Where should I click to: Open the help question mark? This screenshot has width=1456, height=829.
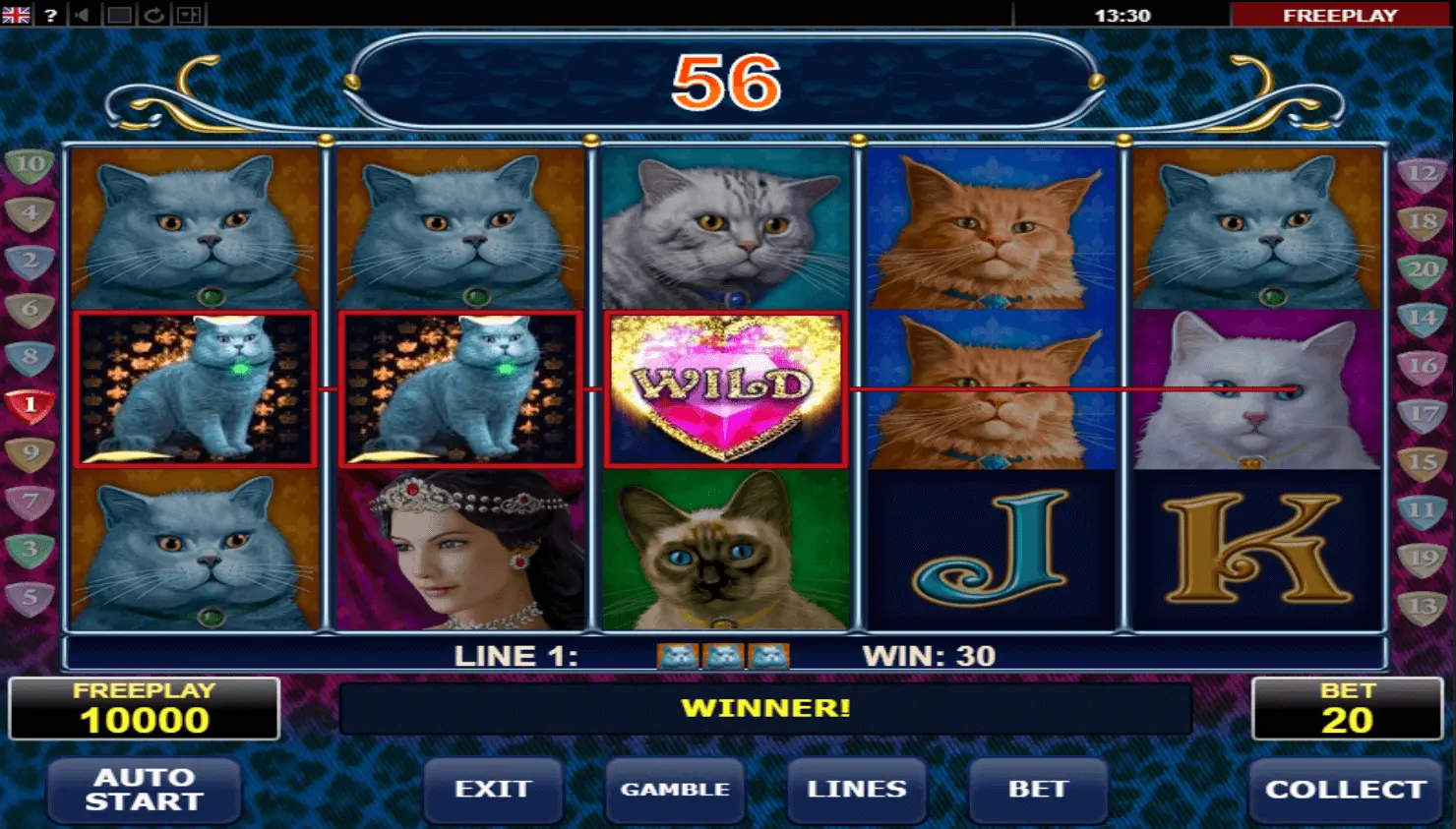[x=50, y=15]
